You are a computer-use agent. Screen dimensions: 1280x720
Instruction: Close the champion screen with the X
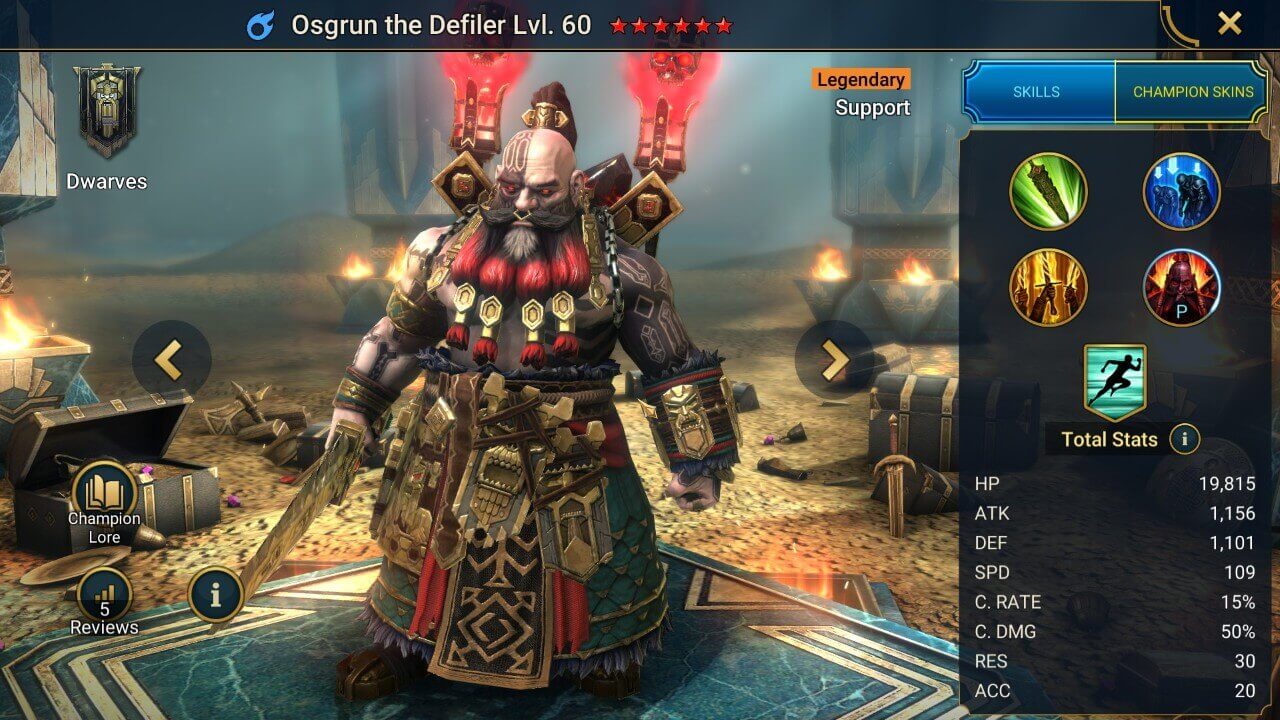[x=1229, y=24]
